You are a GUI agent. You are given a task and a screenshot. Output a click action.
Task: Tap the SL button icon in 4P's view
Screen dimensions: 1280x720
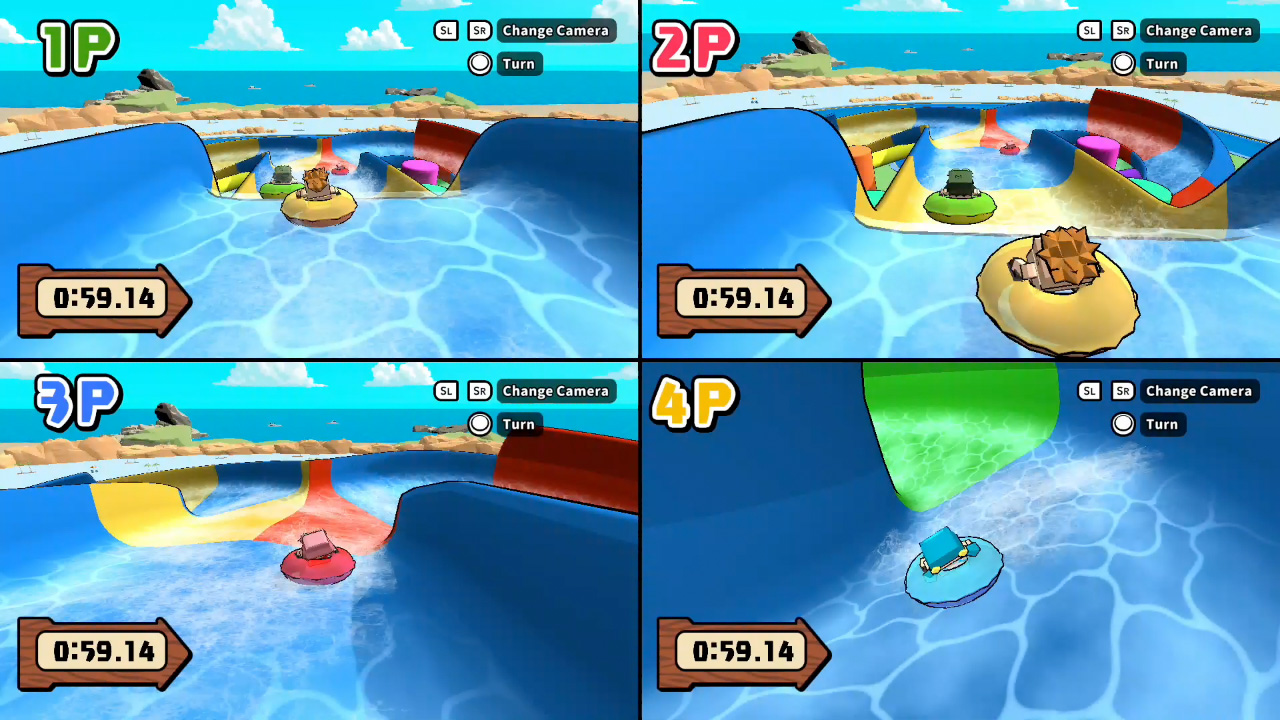pos(1088,391)
